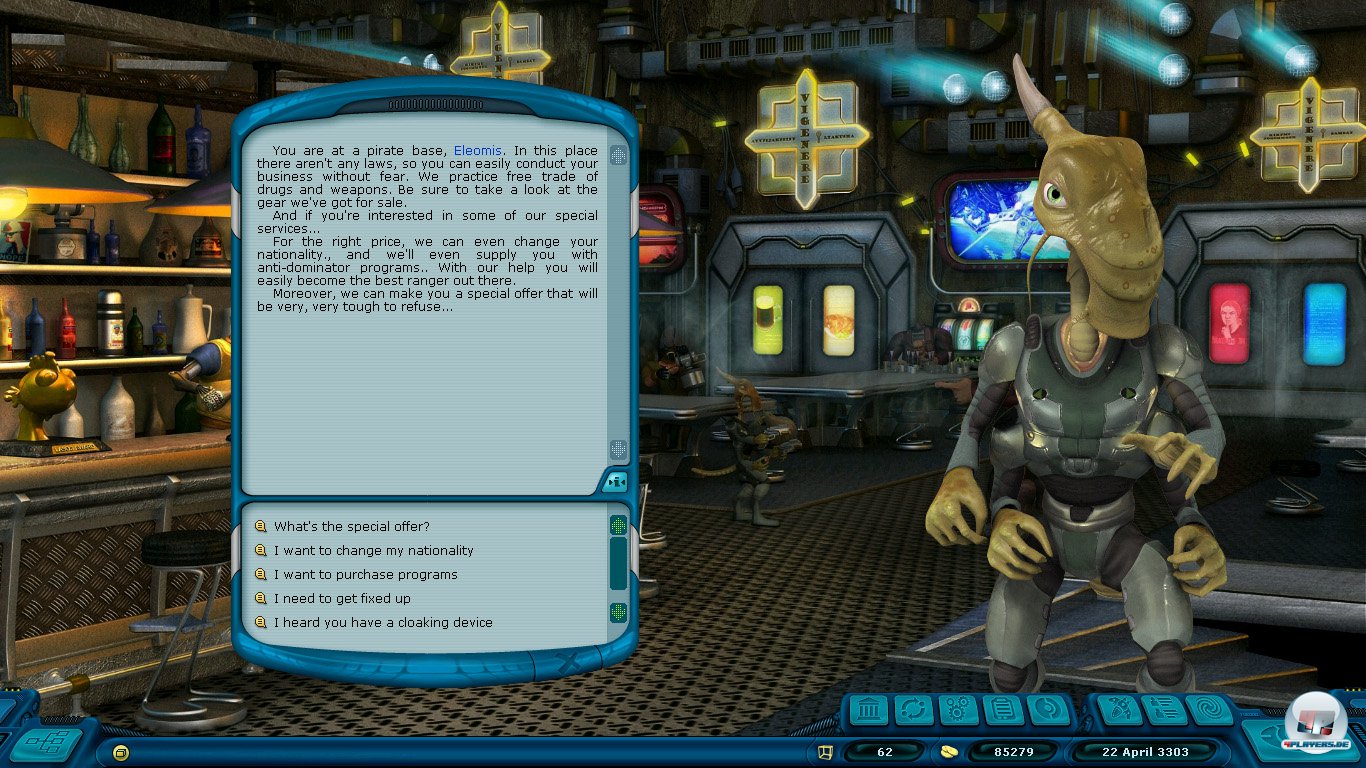
Task: Ask about the cloaking device
Action: [x=383, y=622]
